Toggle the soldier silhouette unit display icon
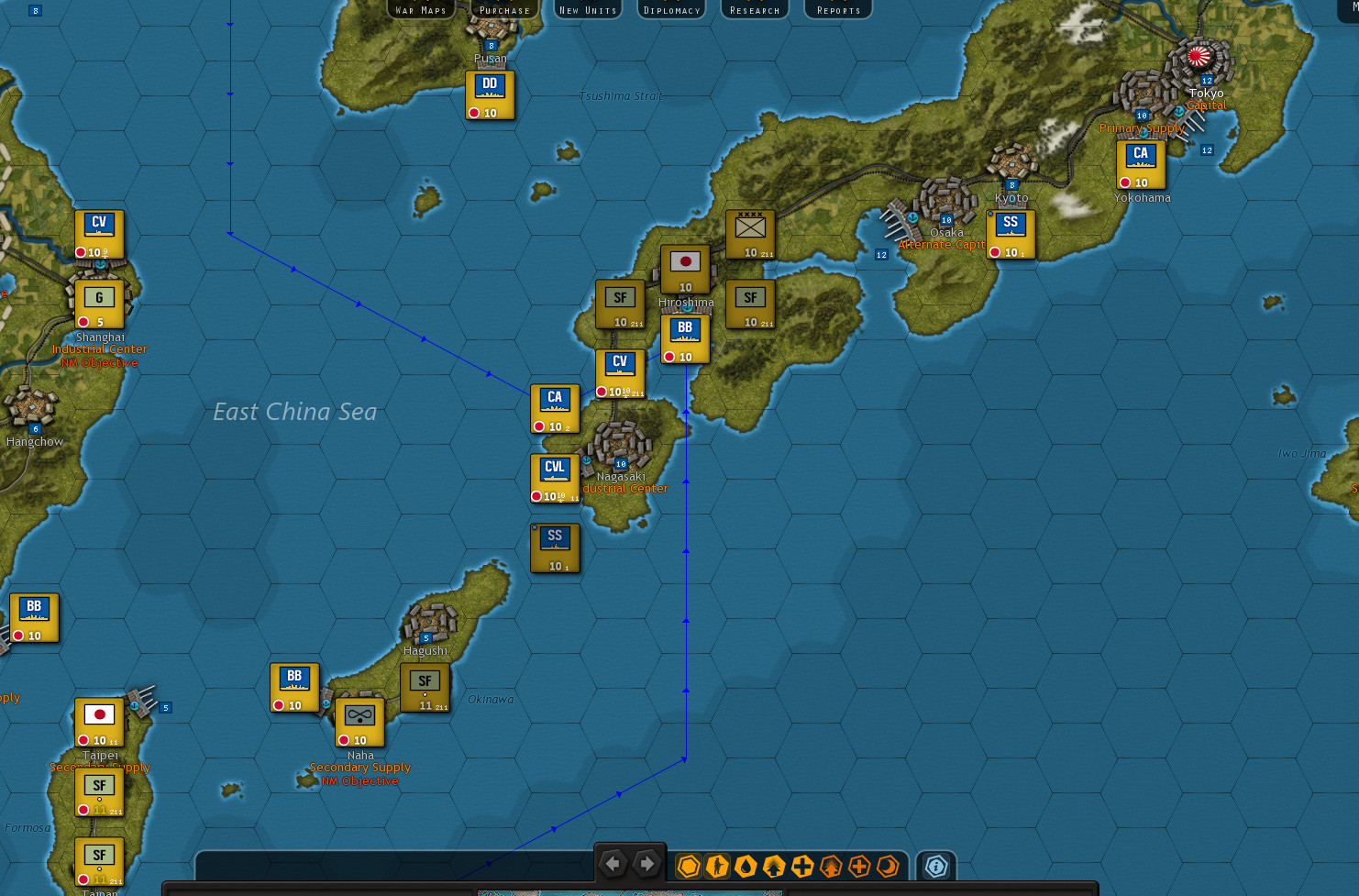 click(x=716, y=866)
